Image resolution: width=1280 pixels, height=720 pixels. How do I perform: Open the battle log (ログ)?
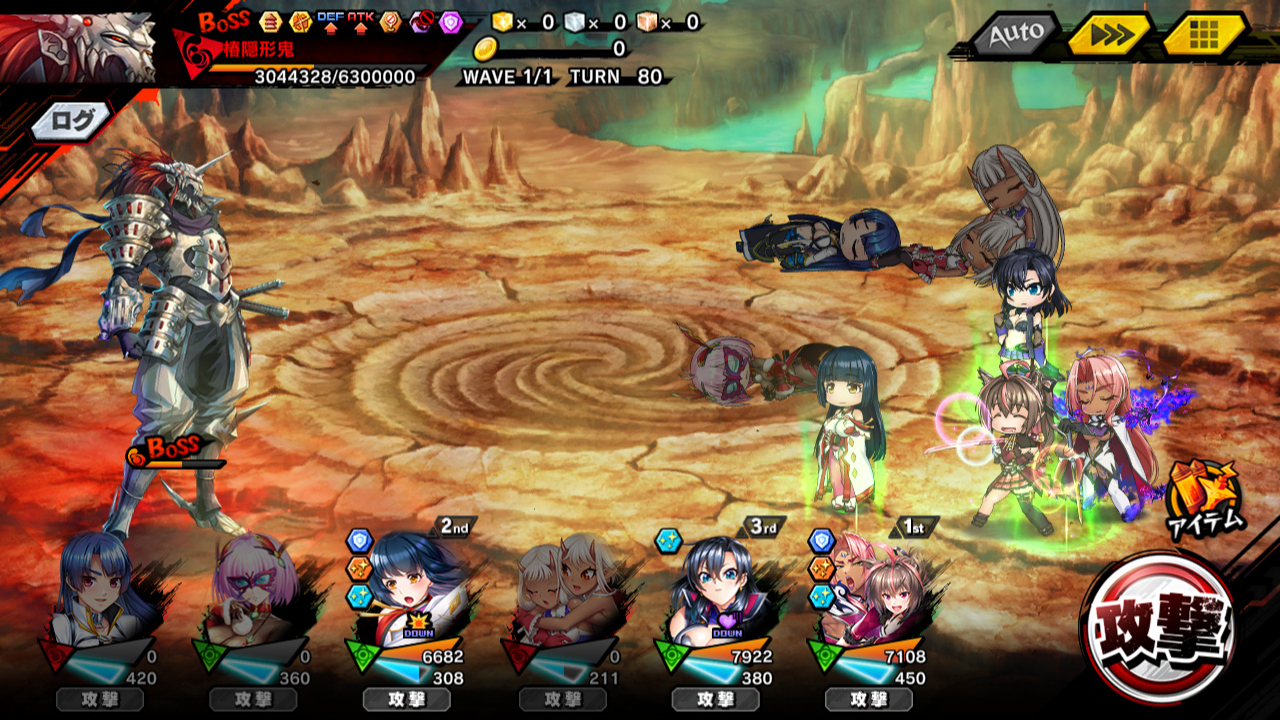(72, 121)
